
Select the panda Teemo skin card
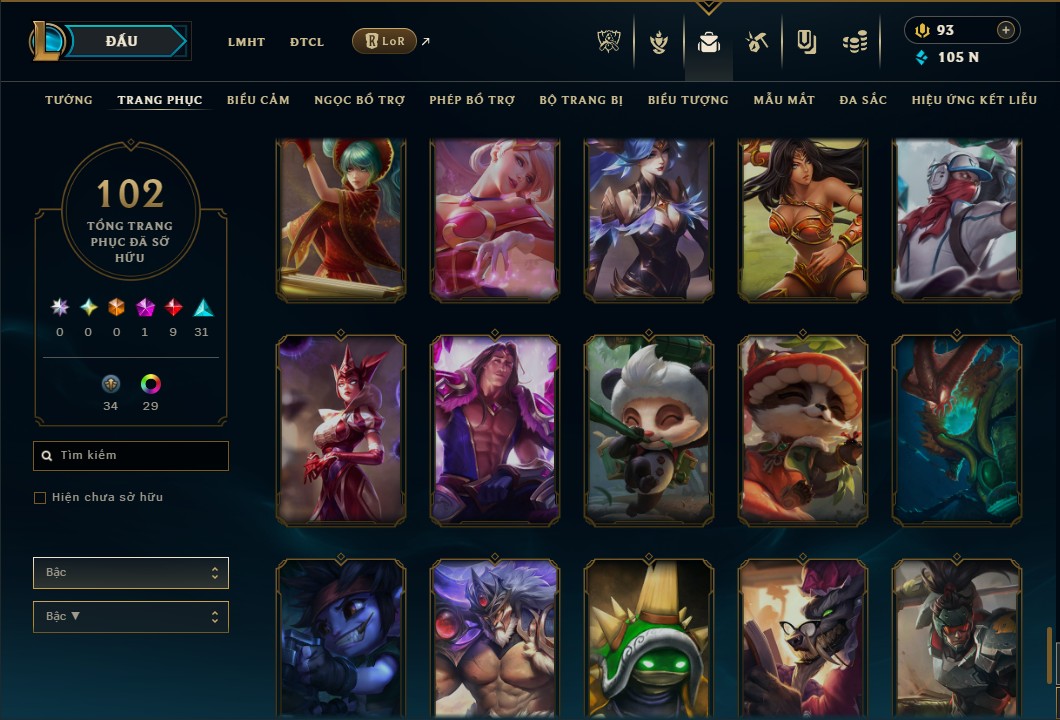[x=649, y=430]
